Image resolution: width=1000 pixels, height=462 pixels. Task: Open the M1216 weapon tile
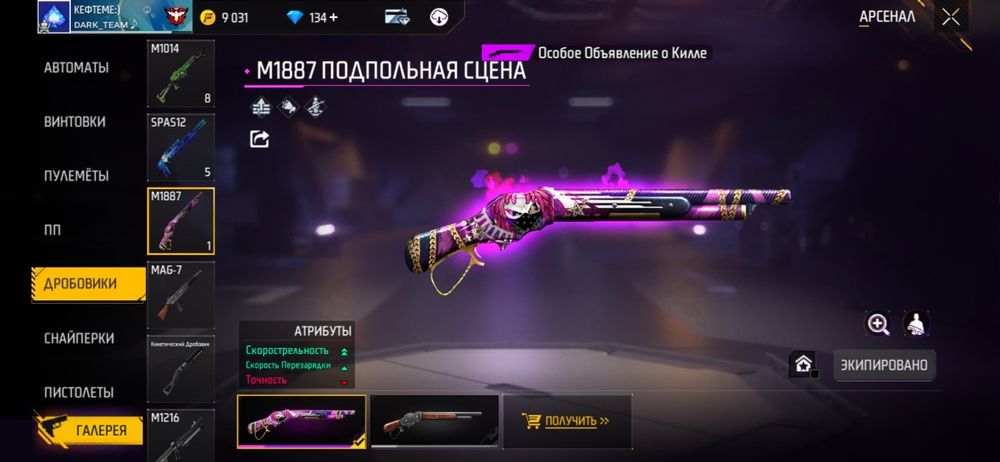point(181,435)
